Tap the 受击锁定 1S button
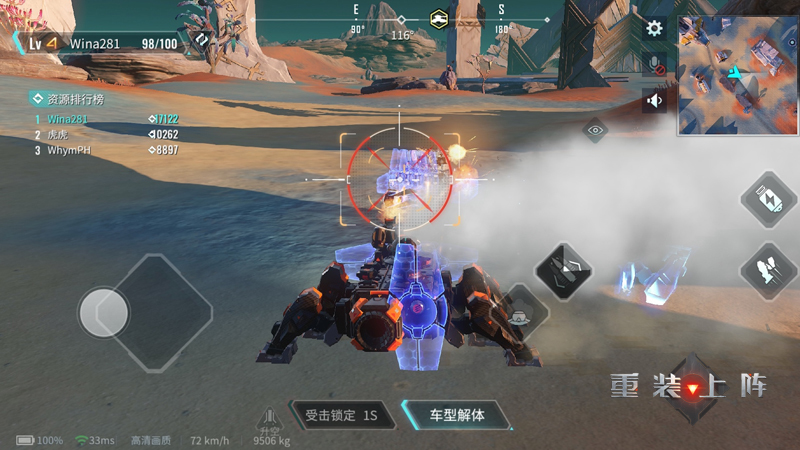This screenshot has height=450, width=800. [341, 414]
